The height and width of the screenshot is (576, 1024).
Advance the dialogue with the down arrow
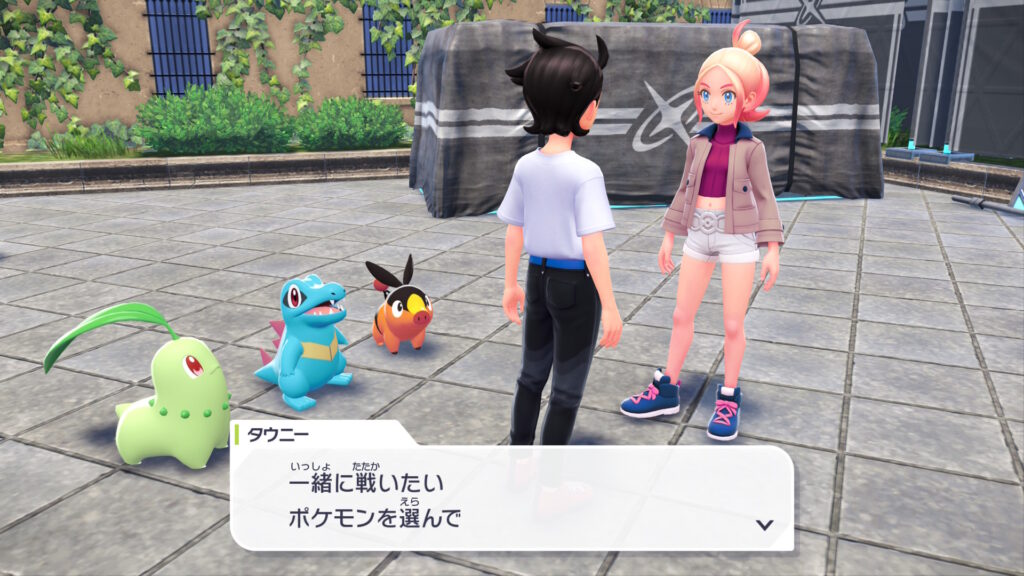(764, 524)
